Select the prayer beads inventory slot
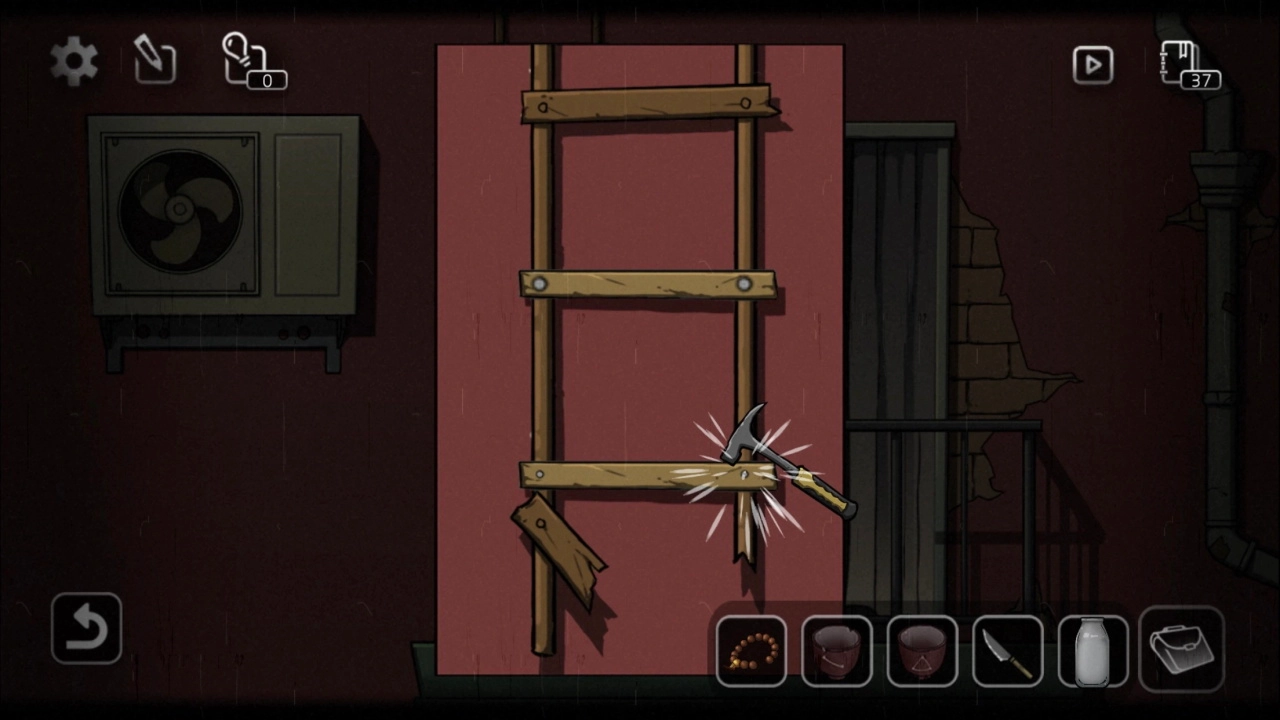This screenshot has width=1280, height=720. click(751, 652)
